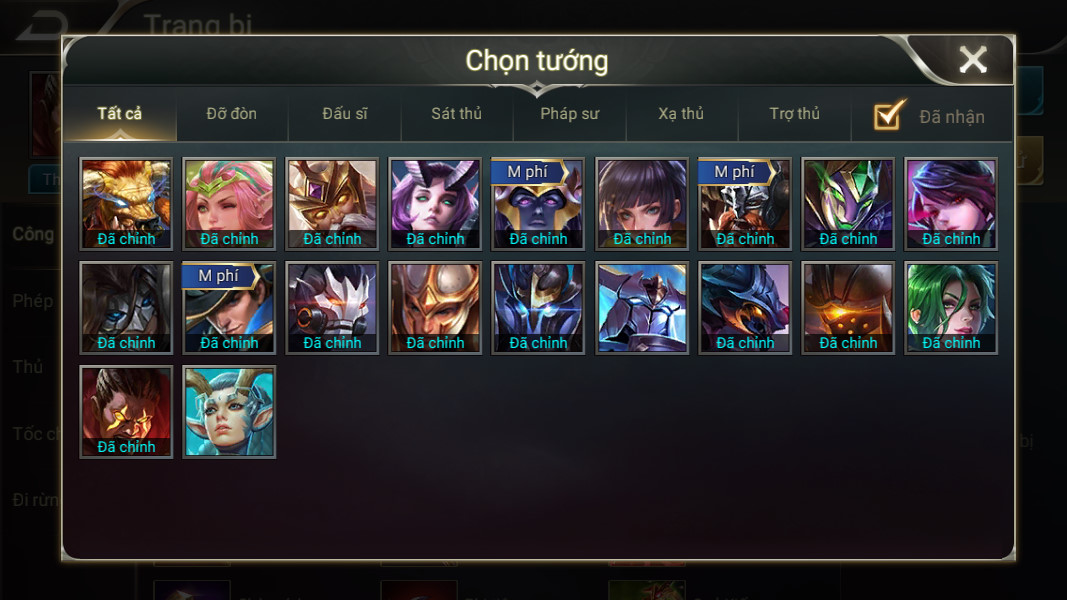Image resolution: width=1067 pixels, height=600 pixels.
Task: Filter heroes by Xạ thủ
Action: coord(681,114)
